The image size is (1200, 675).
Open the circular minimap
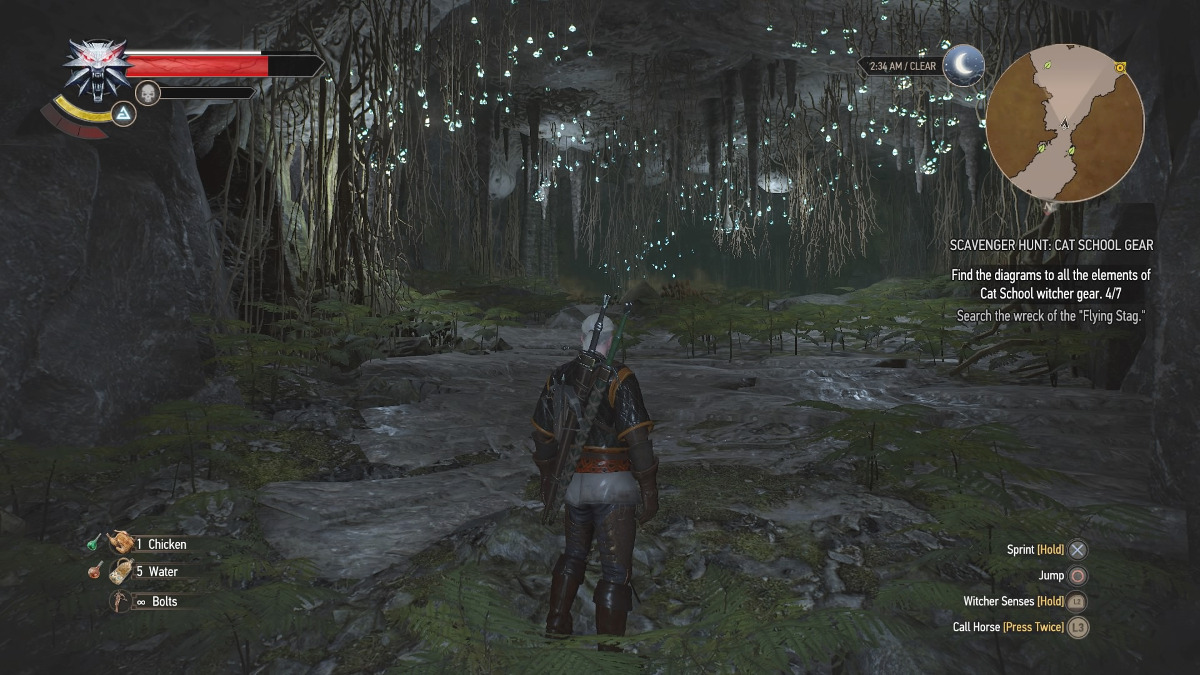[x=1065, y=123]
